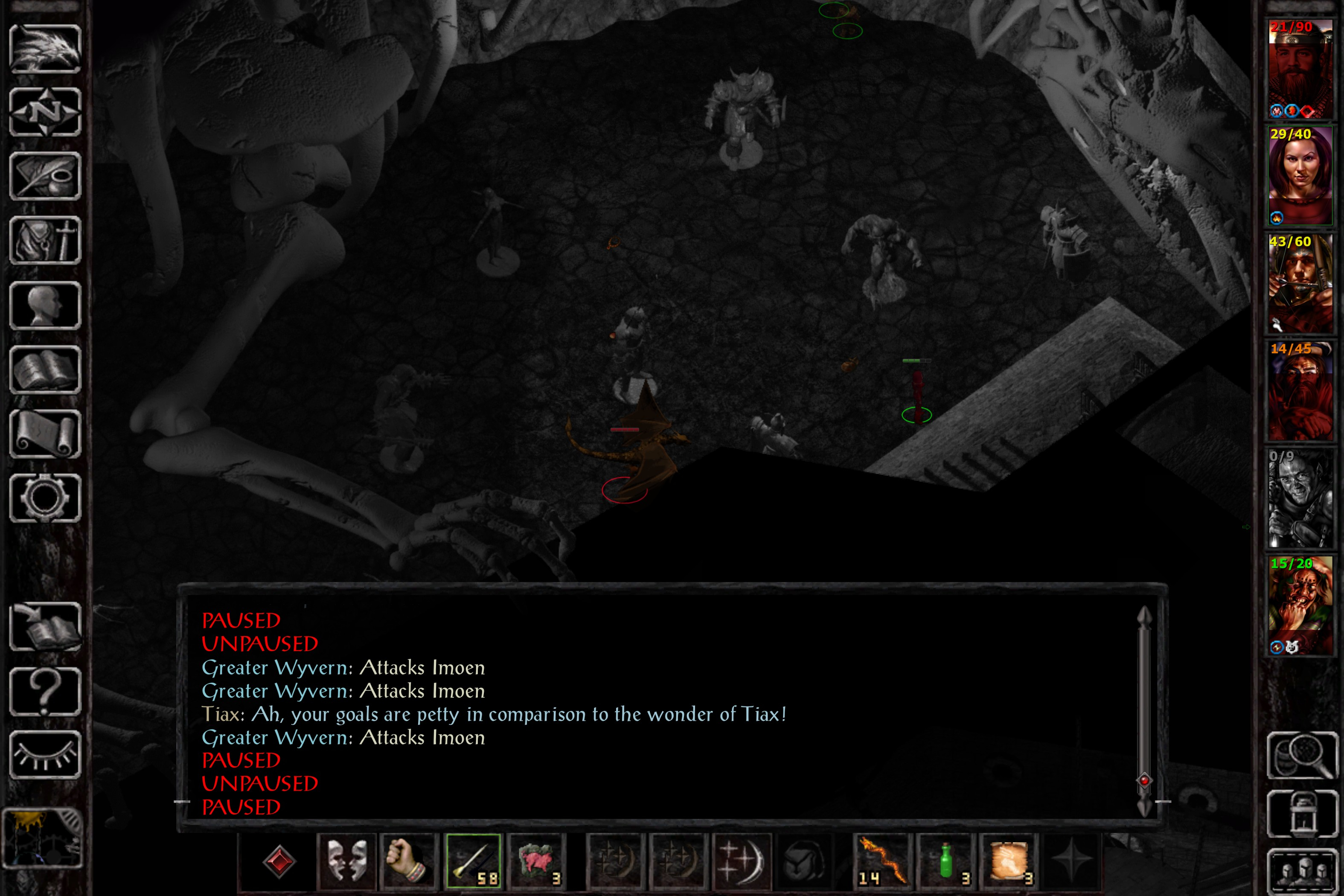Select the red-haired woman's portrait
The height and width of the screenshot is (896, 1344).
1300,176
